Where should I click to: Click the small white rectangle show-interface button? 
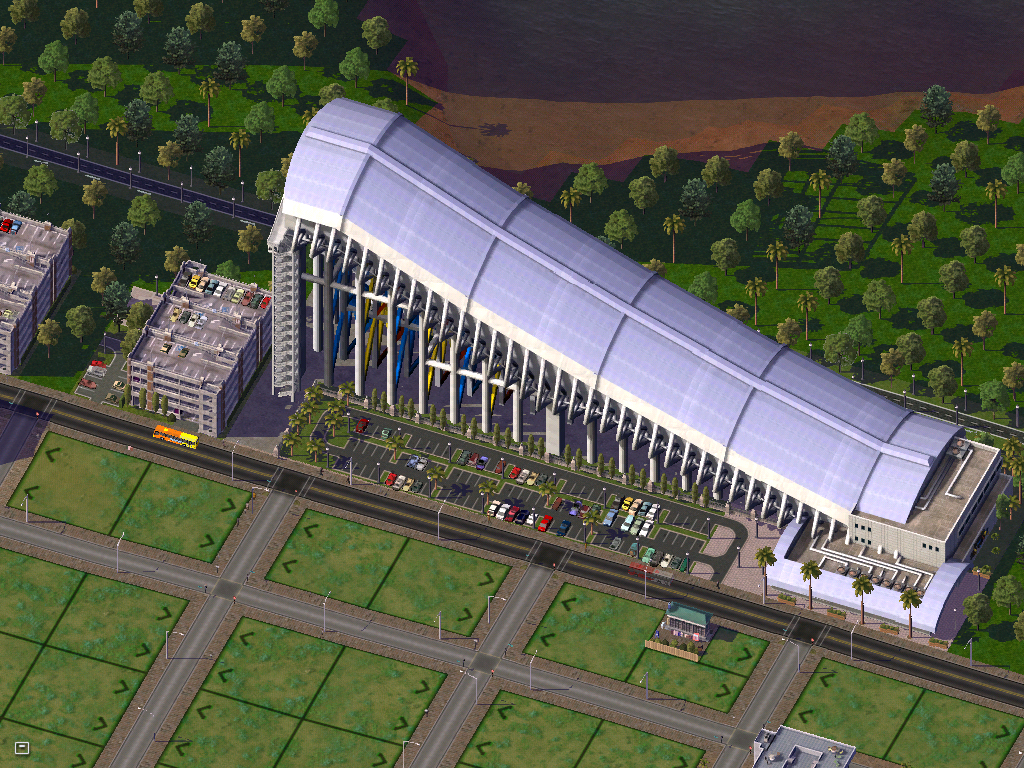click(x=22, y=747)
